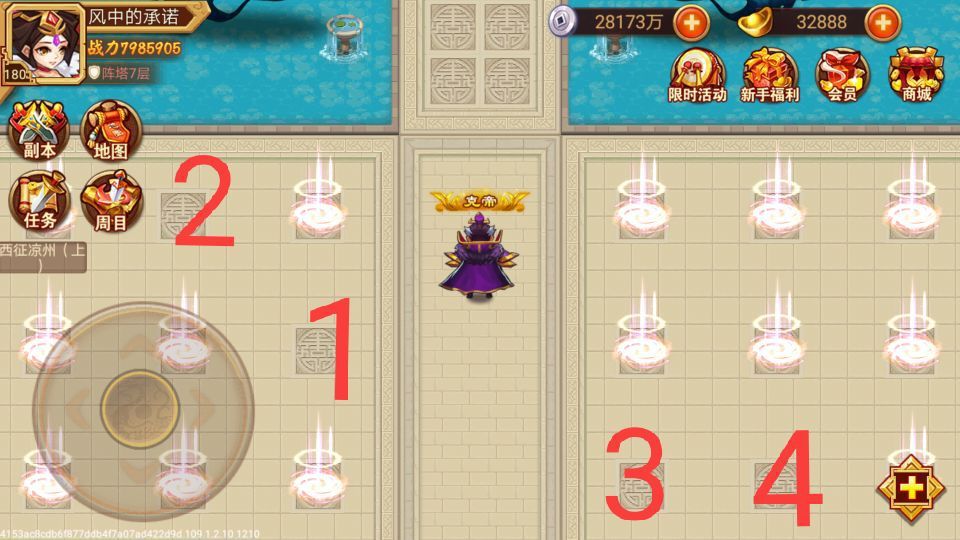Open the 会员 membership panel
The height and width of the screenshot is (540, 960).
point(842,75)
